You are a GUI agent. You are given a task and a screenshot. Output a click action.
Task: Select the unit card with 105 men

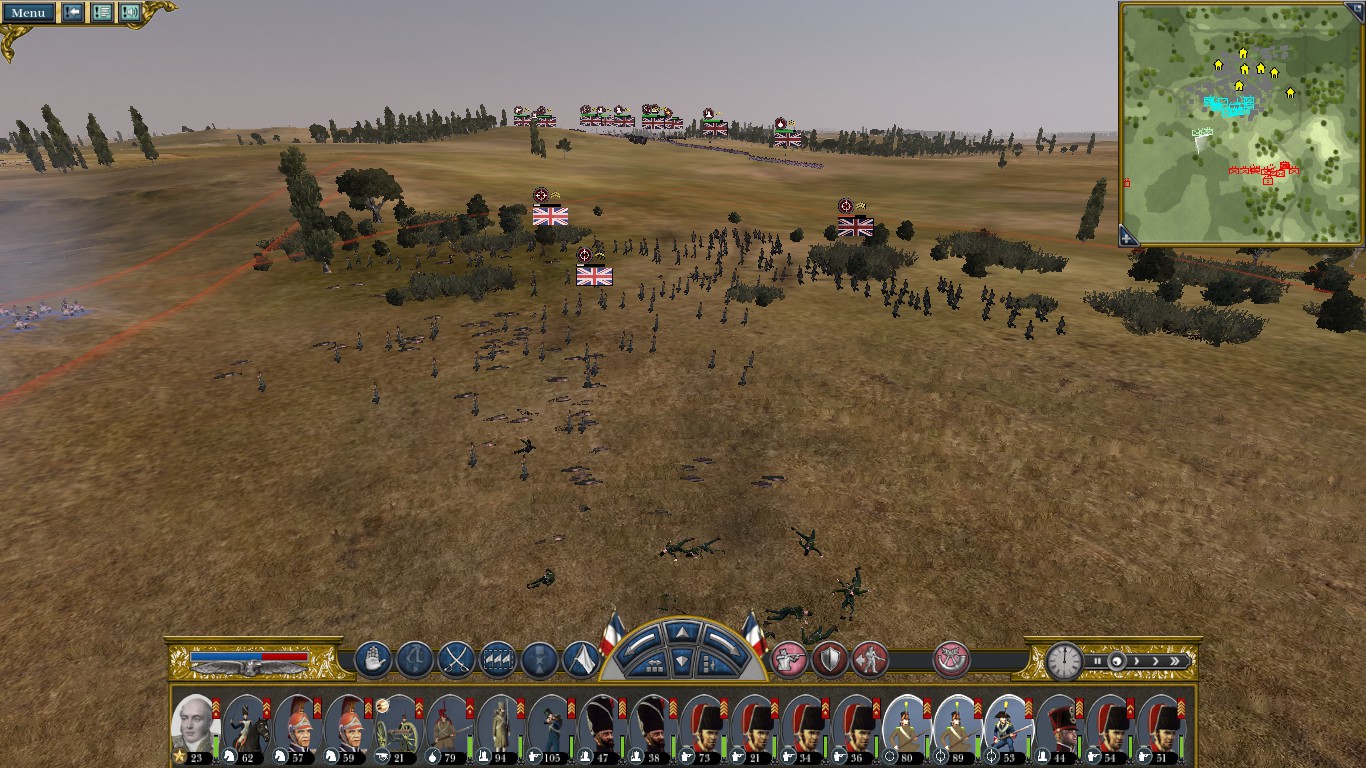coord(551,728)
